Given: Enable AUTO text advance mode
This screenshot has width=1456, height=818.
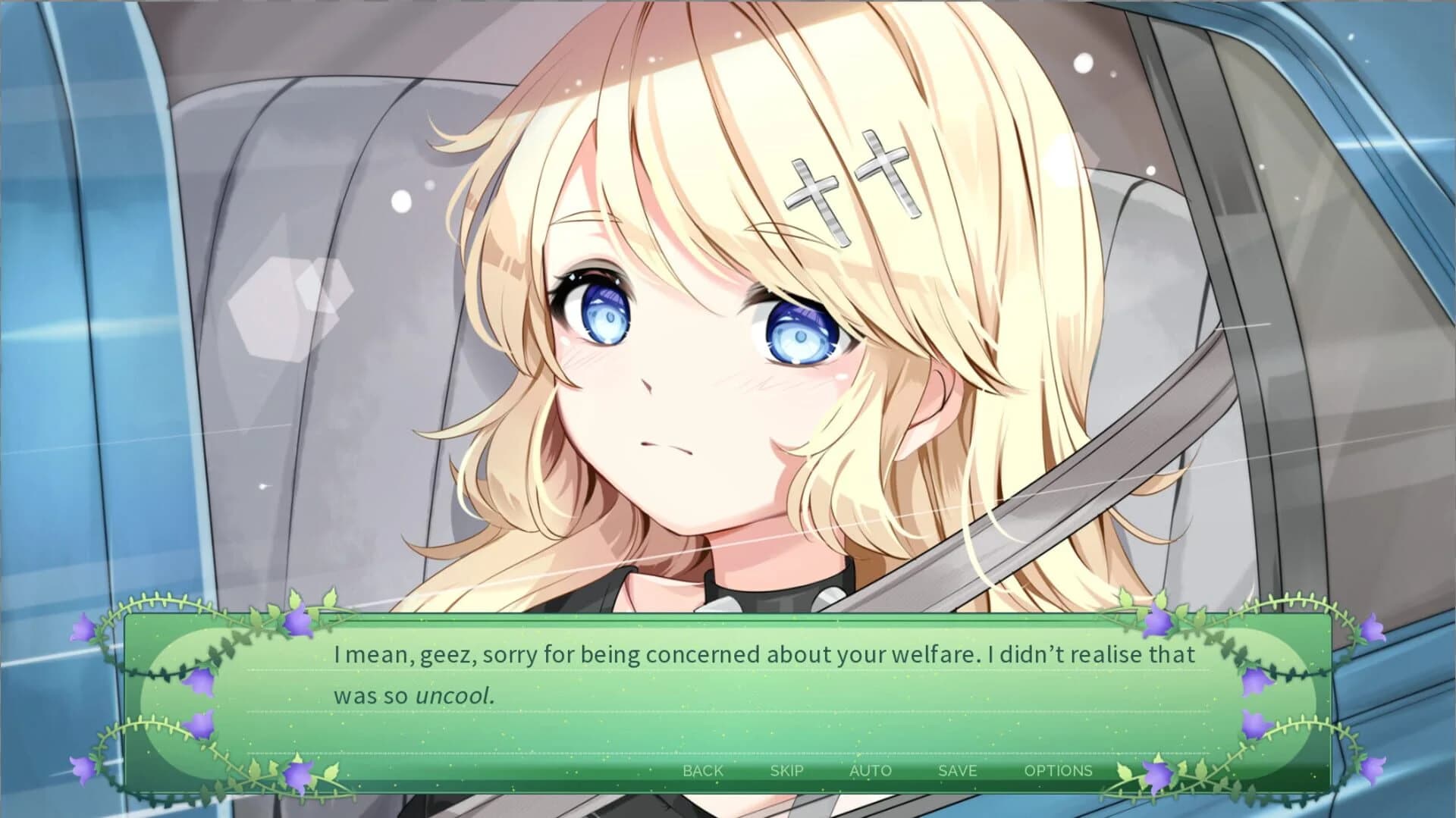Looking at the screenshot, I should click(870, 770).
